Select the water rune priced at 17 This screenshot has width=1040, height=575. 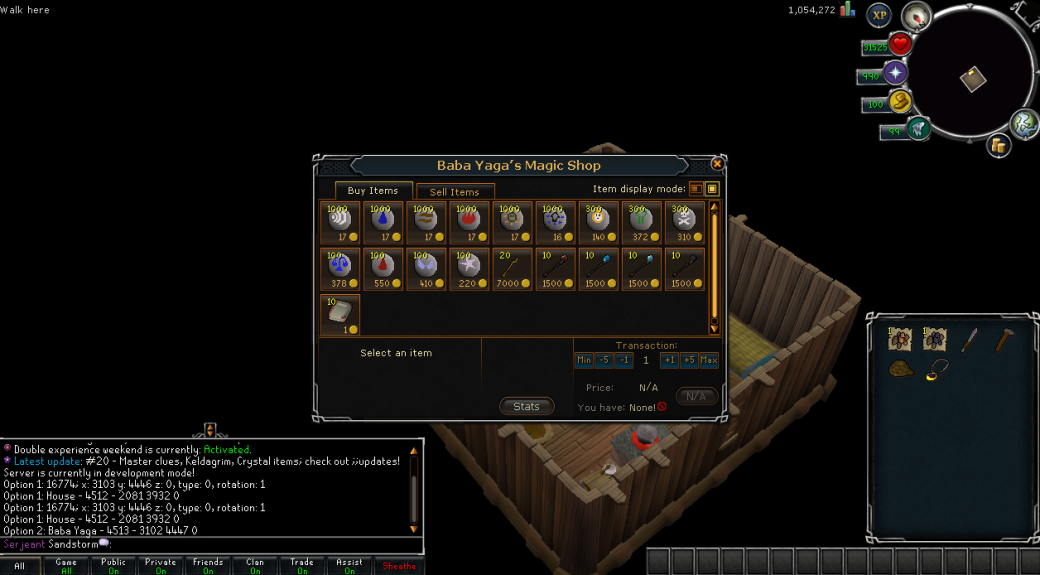click(x=383, y=223)
